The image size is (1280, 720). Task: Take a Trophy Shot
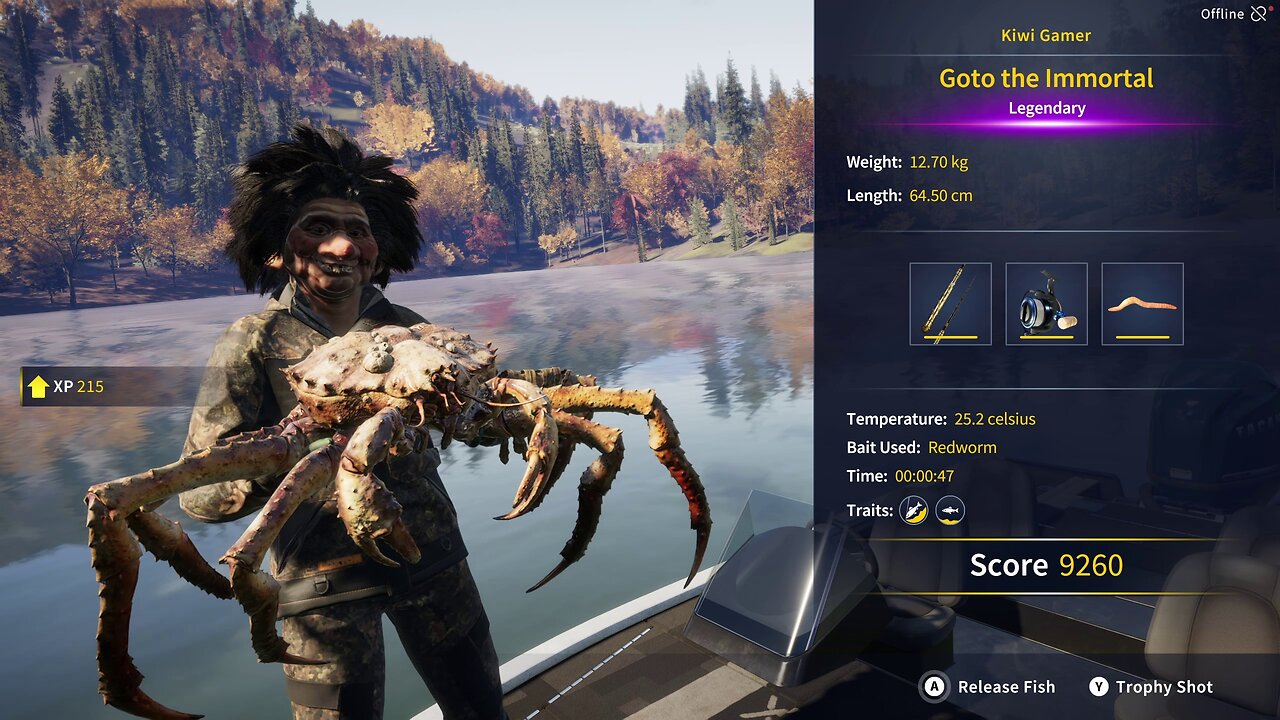pyautogui.click(x=1151, y=687)
